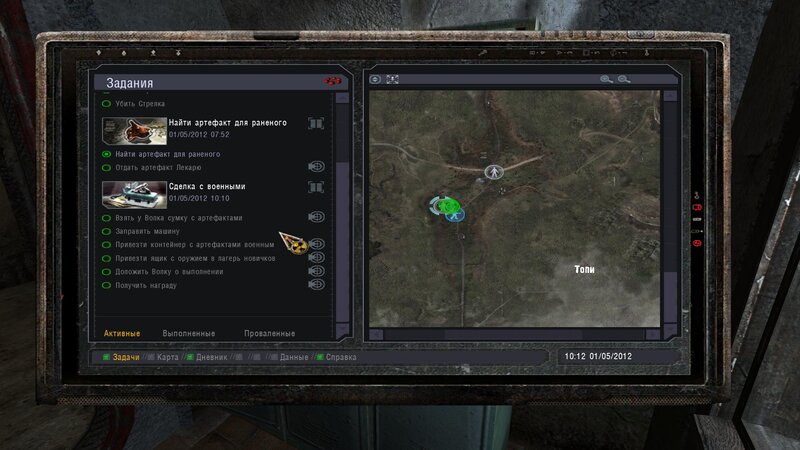Viewport: 800px width, 450px height.
Task: Select the quest Сделка с военными
Action: [207, 186]
